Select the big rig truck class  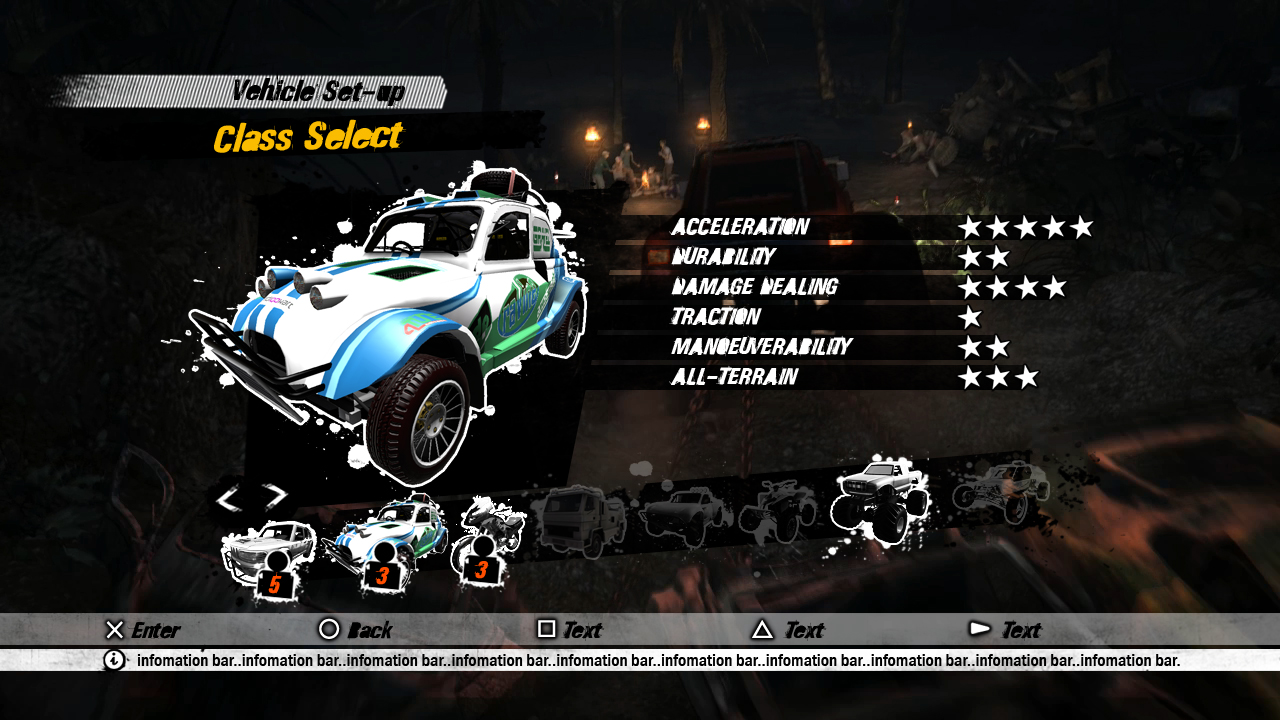[x=578, y=520]
